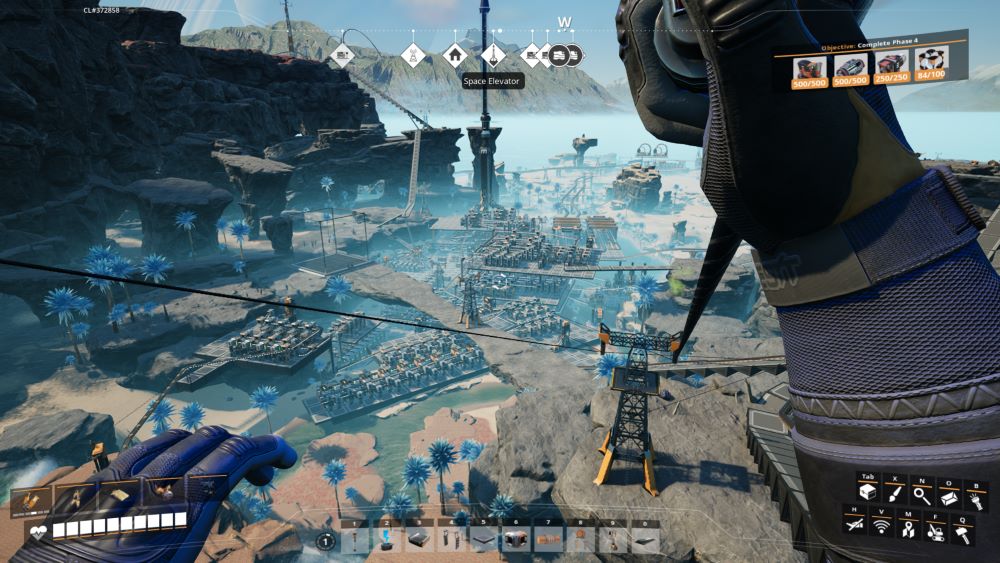Click the hotbar cycle number indicator

(325, 541)
